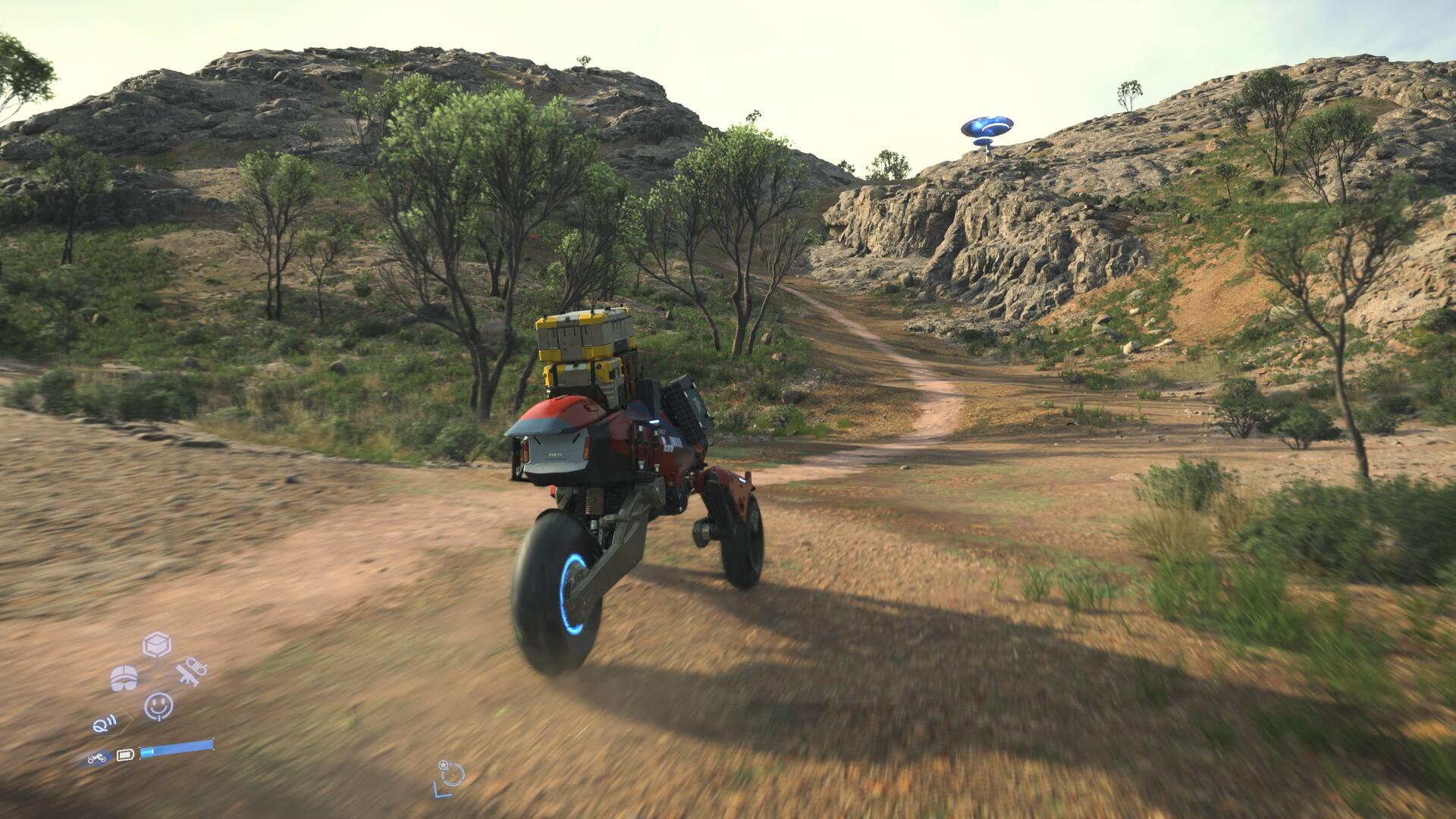Click the battery icon in the lower-left HUD
Viewport: 1456px width, 819px height.
point(125,755)
